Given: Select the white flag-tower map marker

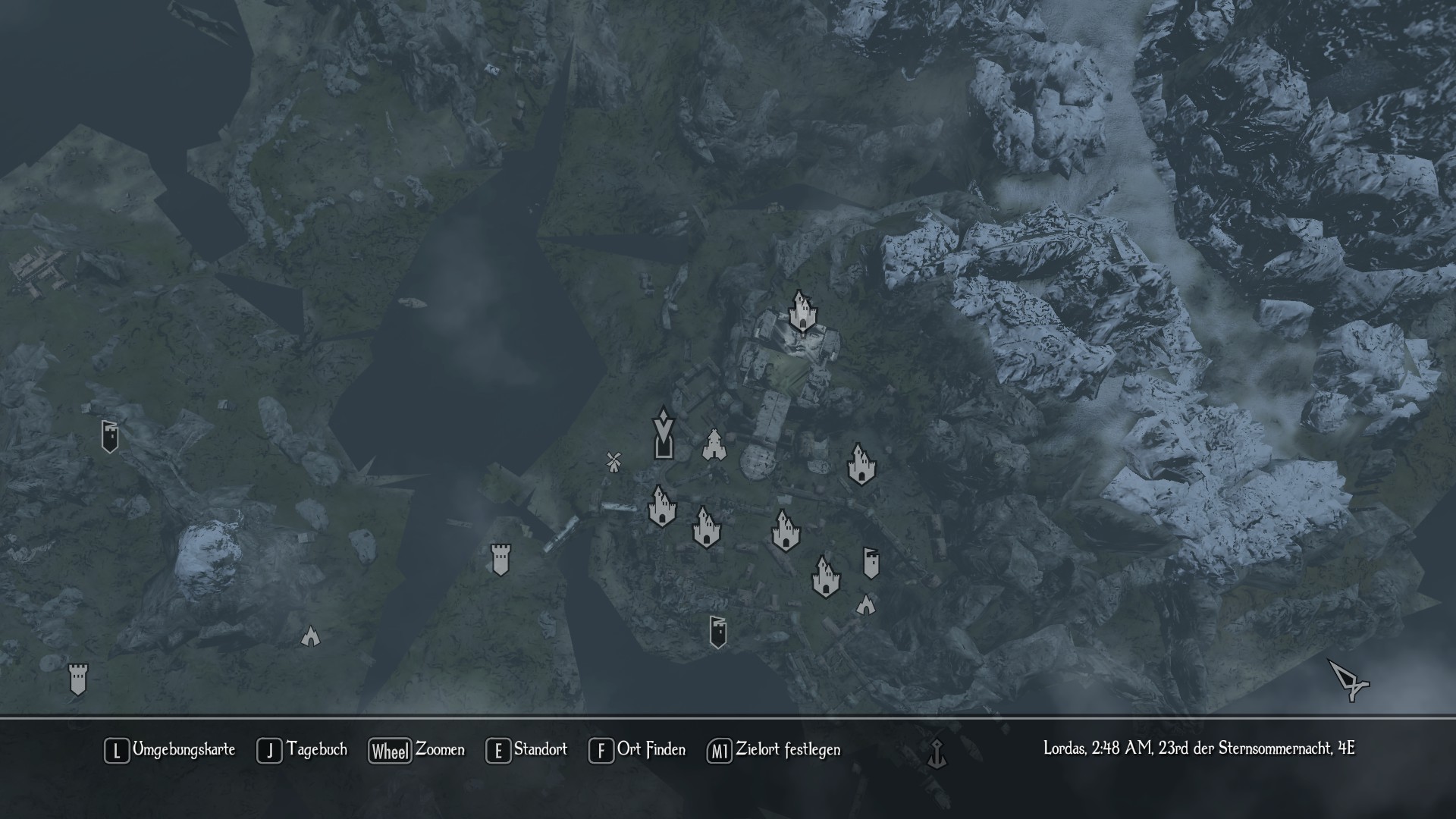Looking at the screenshot, I should (871, 563).
